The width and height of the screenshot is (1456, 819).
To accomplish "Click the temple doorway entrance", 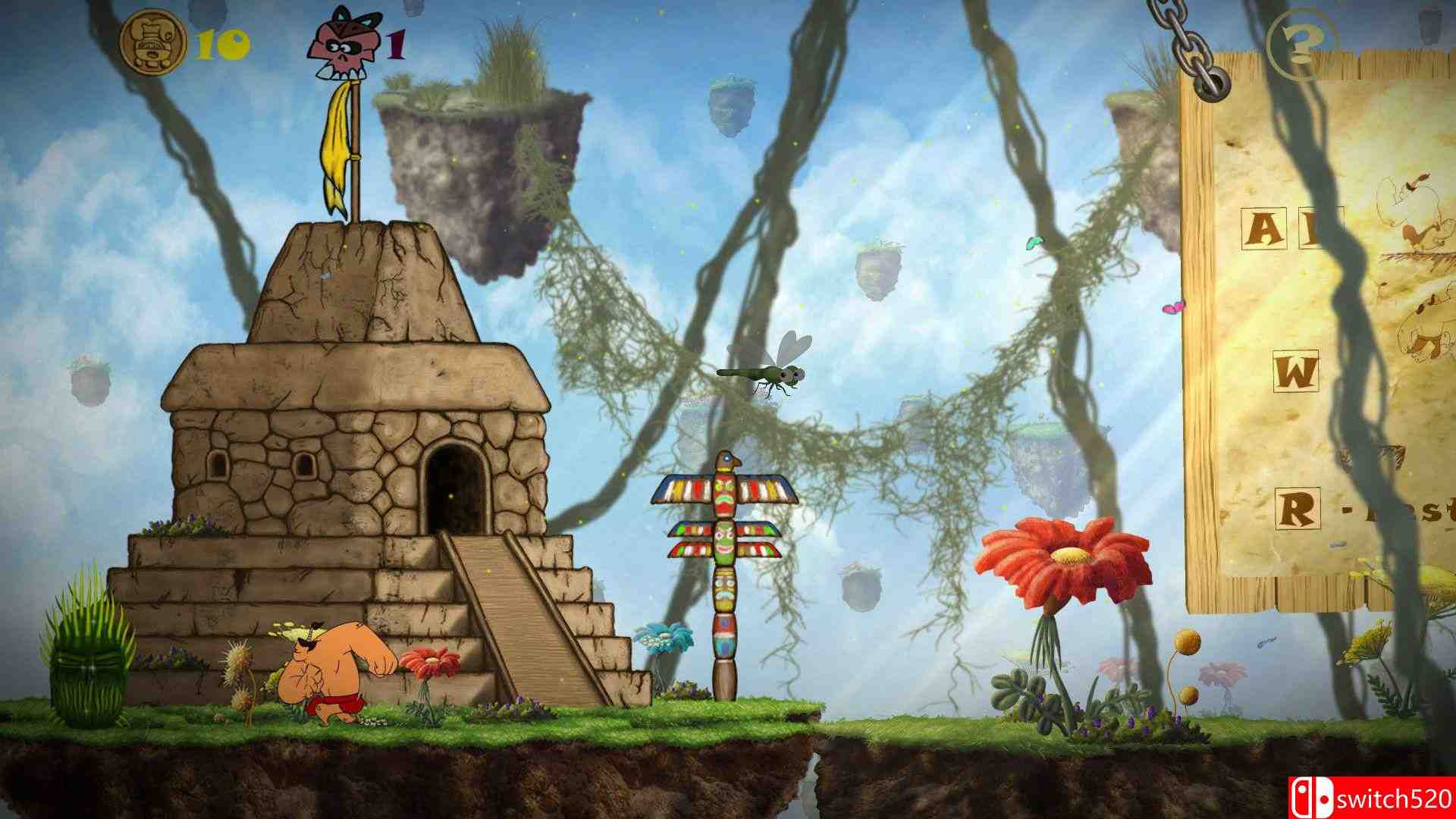I will (x=455, y=489).
